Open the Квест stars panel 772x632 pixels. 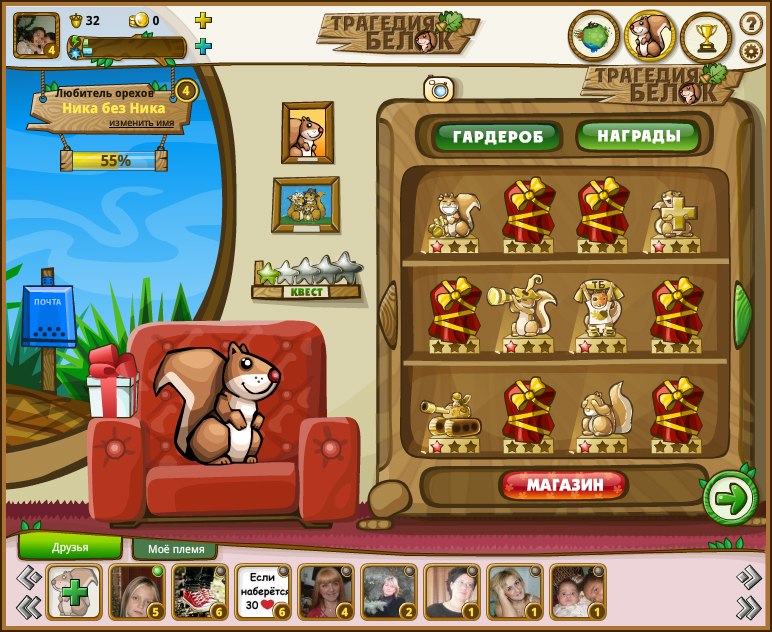(x=307, y=279)
